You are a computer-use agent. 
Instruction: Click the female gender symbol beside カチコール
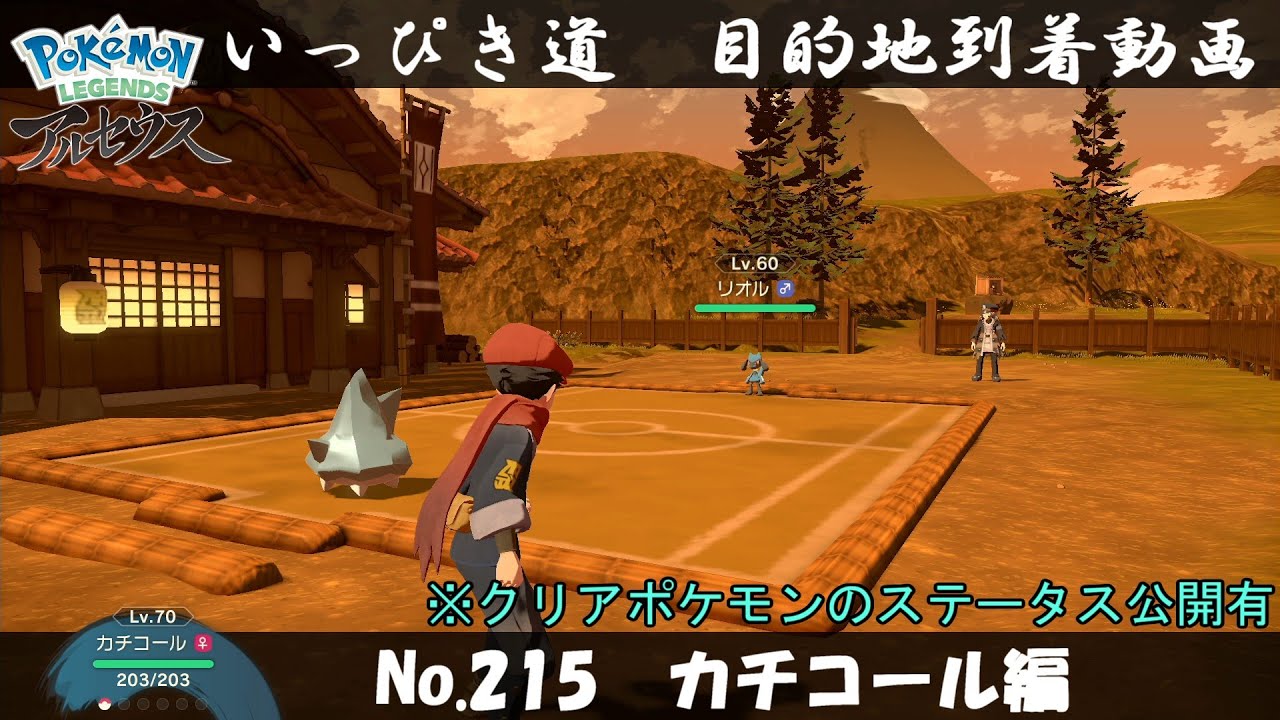tap(203, 643)
